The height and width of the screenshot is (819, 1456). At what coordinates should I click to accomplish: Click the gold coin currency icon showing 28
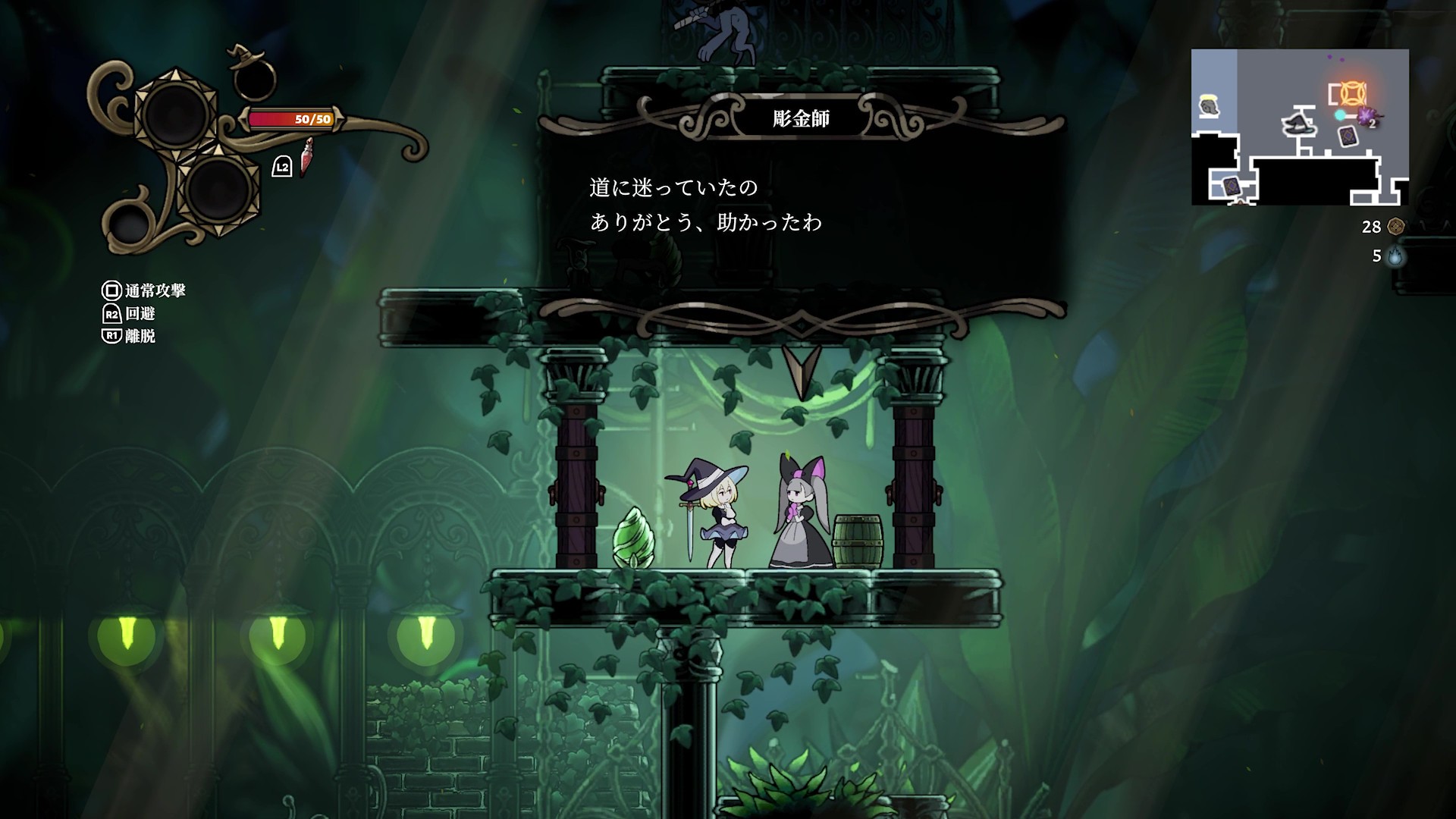click(1397, 226)
